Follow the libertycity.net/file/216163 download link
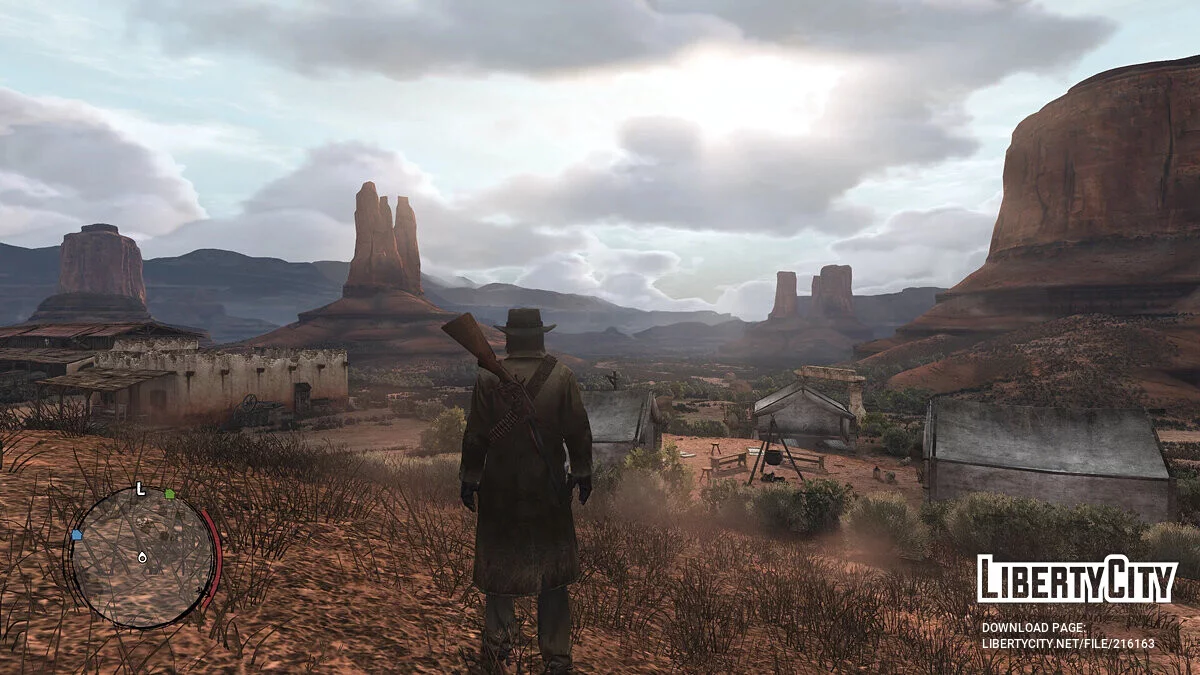 pos(1067,643)
